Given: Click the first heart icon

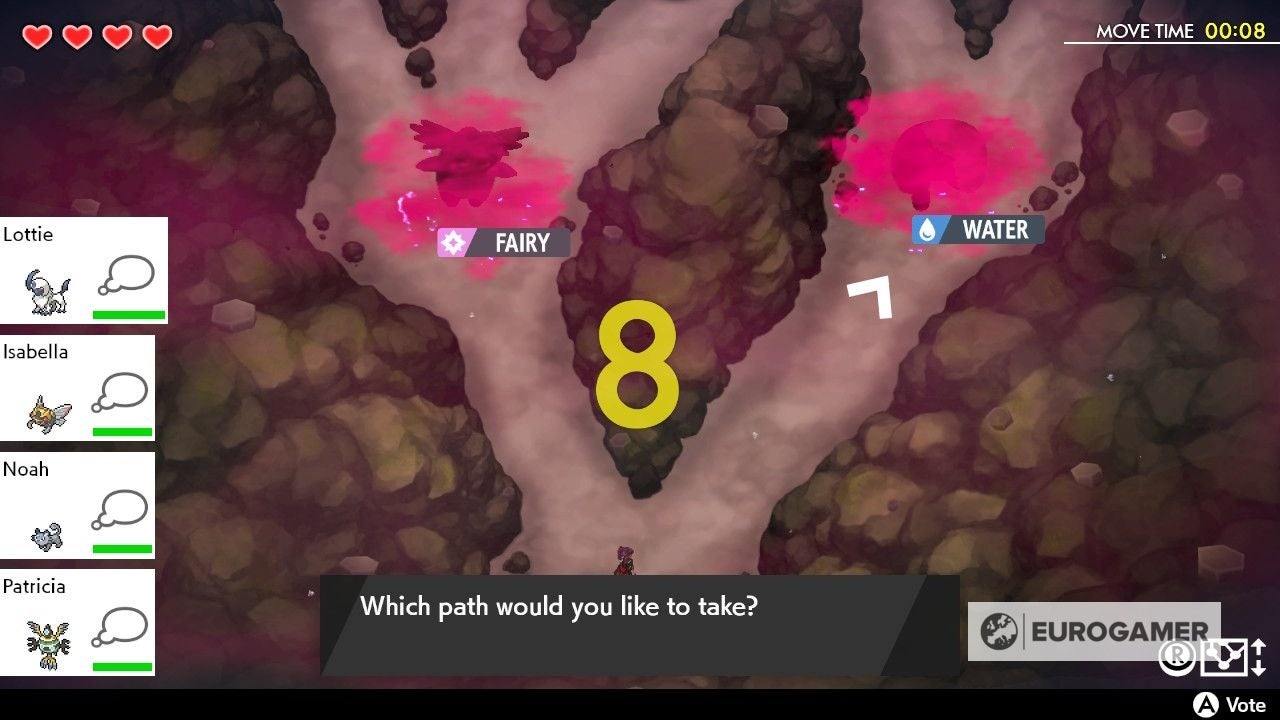Looking at the screenshot, I should tap(36, 33).
